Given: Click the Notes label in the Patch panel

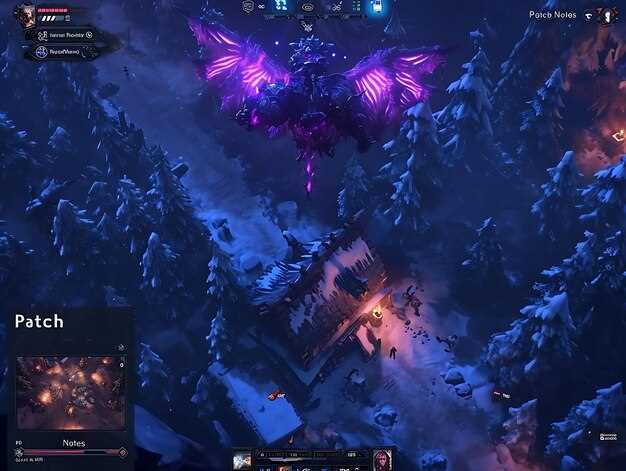Looking at the screenshot, I should (x=74, y=442).
